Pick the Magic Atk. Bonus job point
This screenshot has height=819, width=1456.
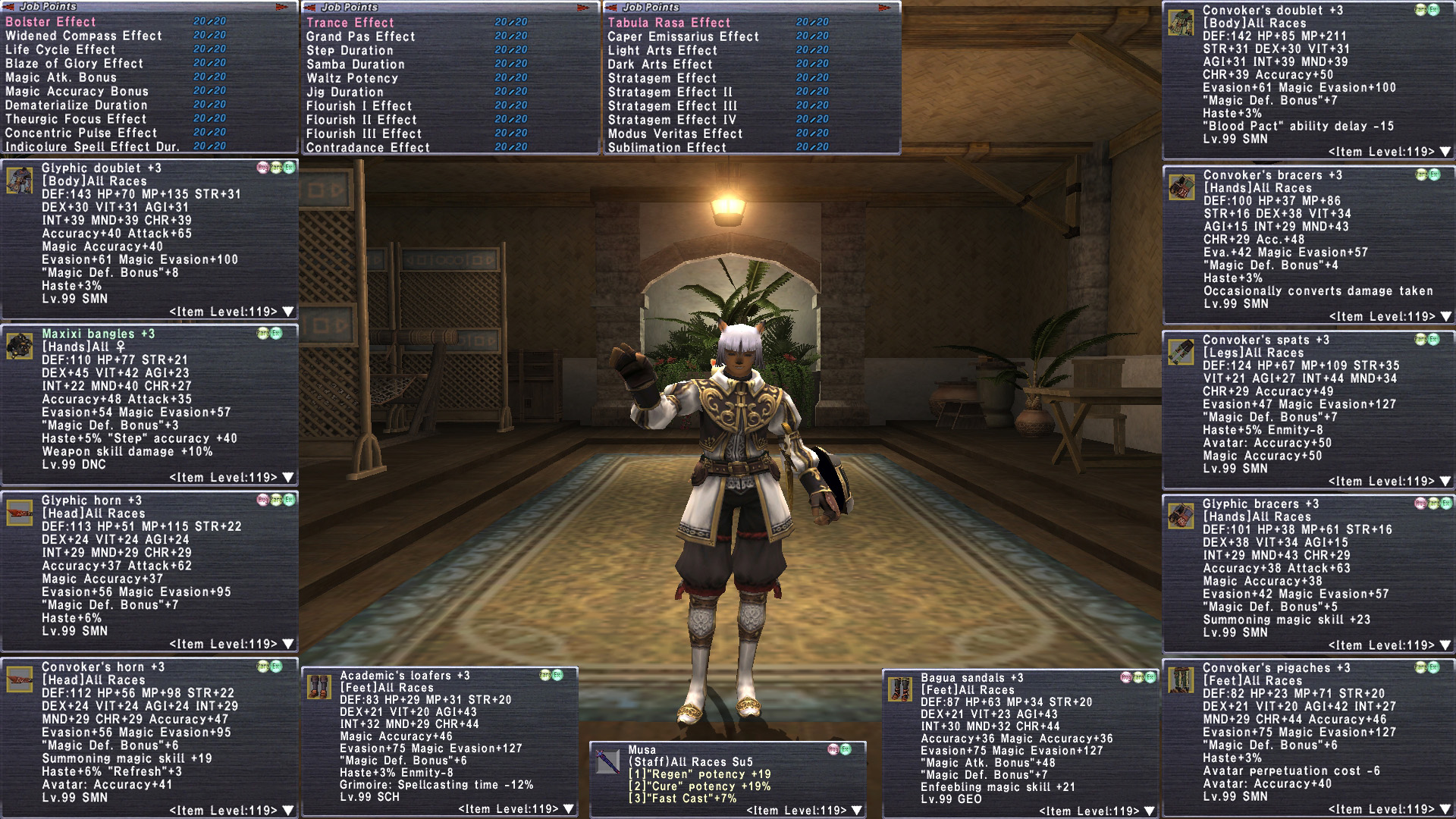[x=61, y=77]
